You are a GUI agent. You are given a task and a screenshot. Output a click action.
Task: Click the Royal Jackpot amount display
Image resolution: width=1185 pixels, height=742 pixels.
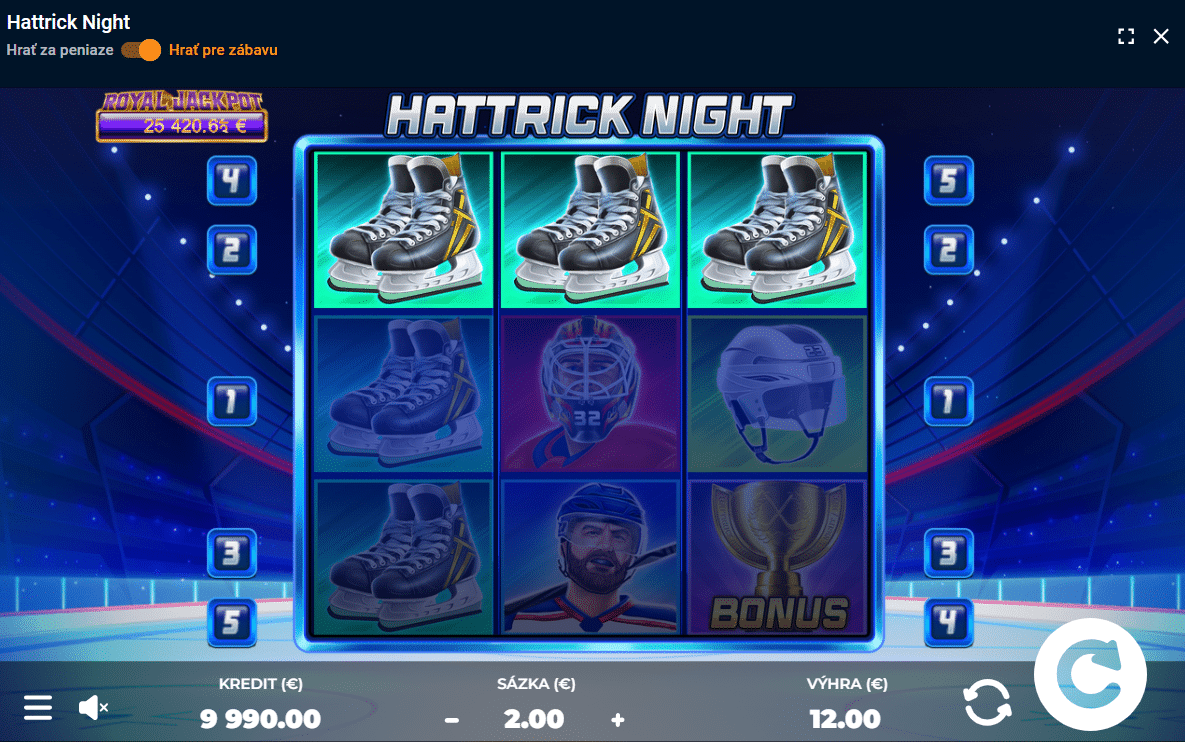(182, 126)
